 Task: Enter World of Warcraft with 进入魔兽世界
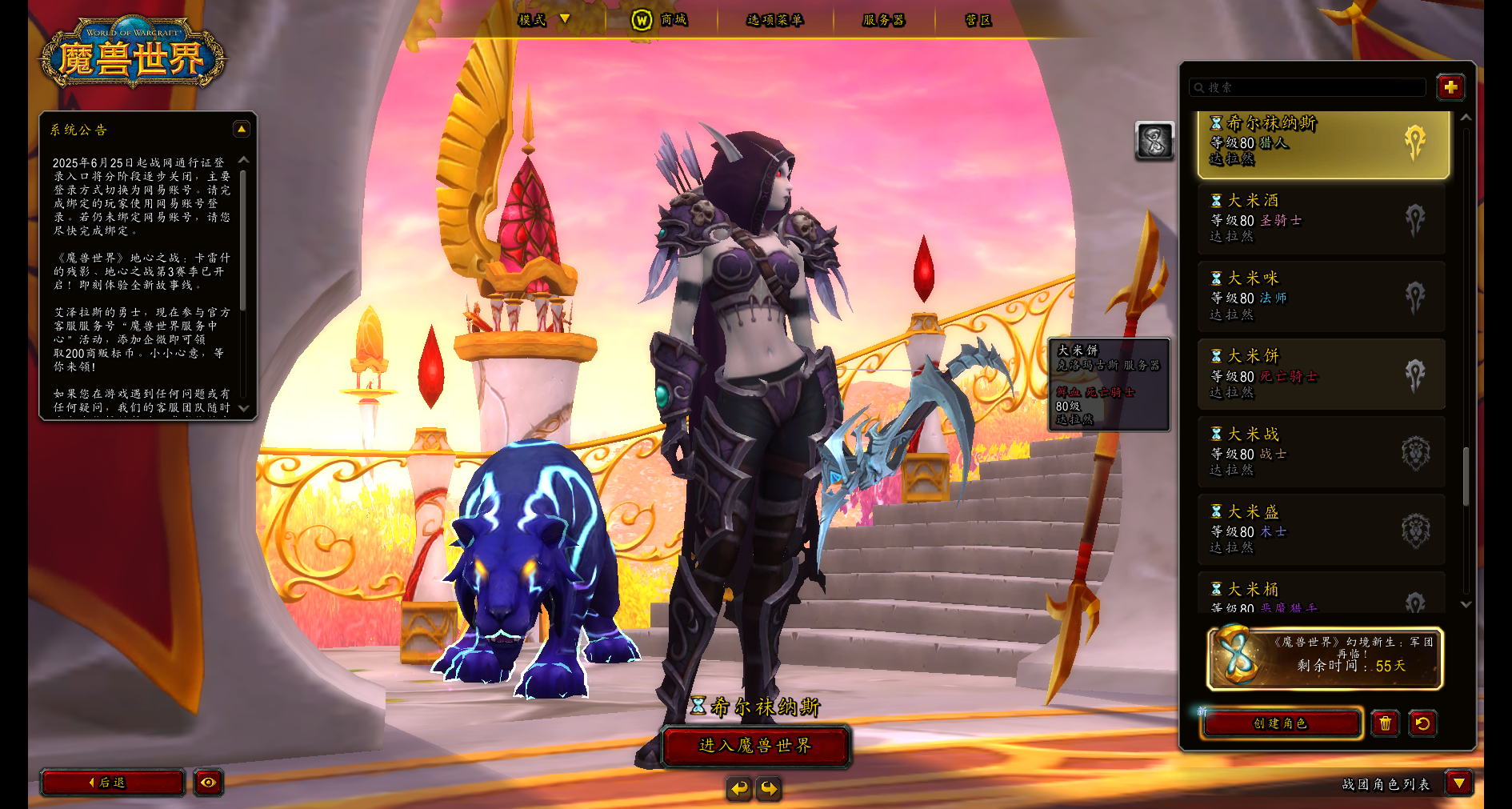pos(755,746)
